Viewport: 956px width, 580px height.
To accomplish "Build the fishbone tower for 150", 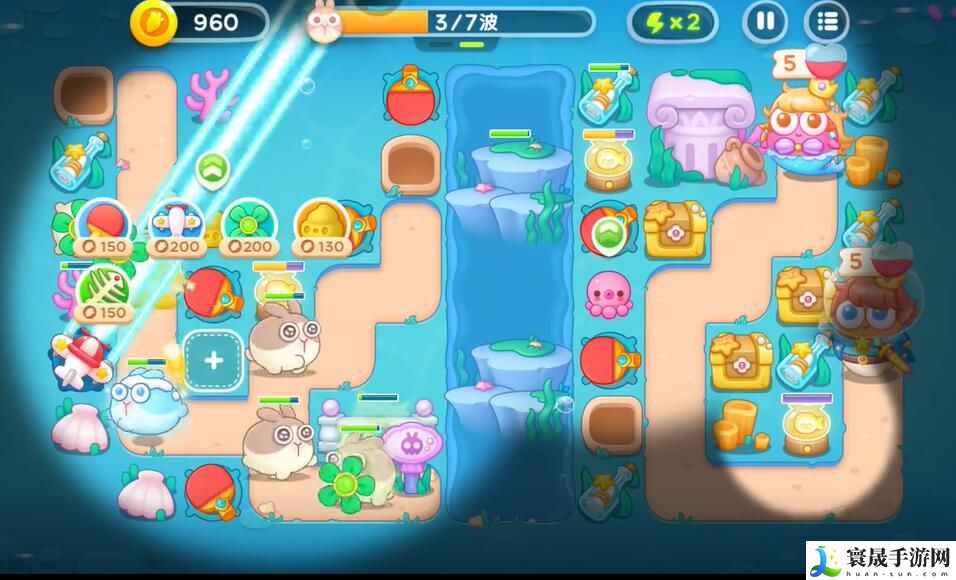I will point(101,290).
